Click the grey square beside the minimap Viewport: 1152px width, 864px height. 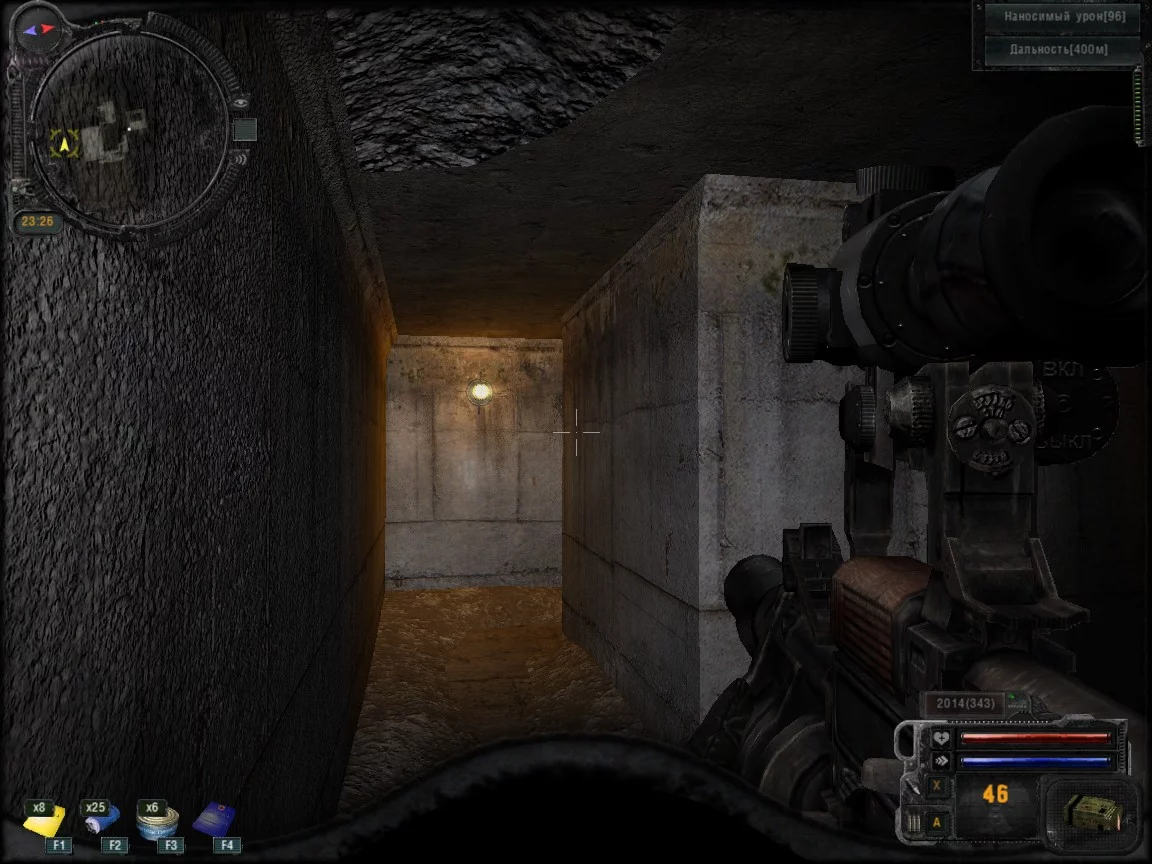pos(245,130)
